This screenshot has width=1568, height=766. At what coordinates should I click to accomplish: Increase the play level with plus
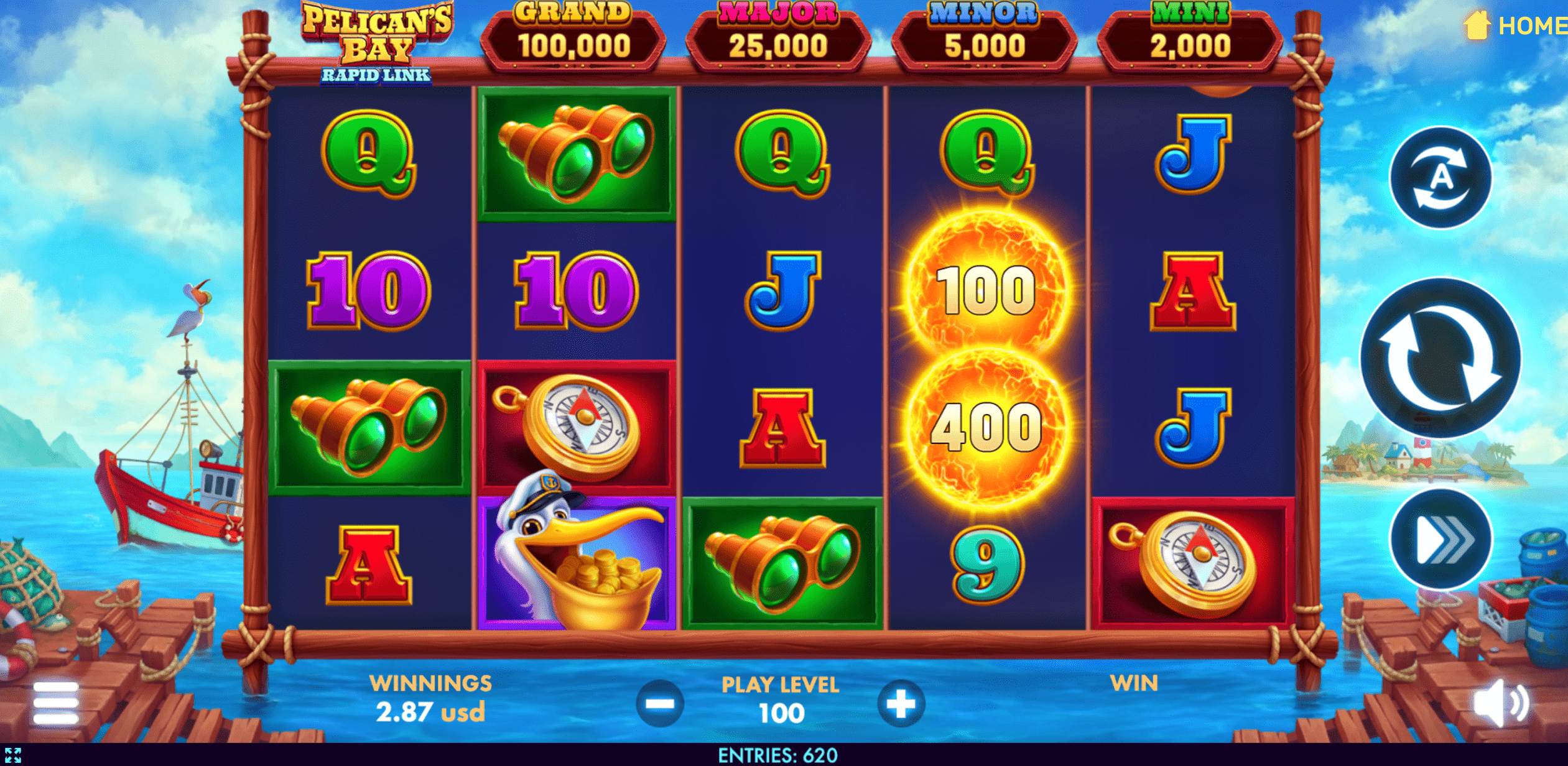[900, 704]
